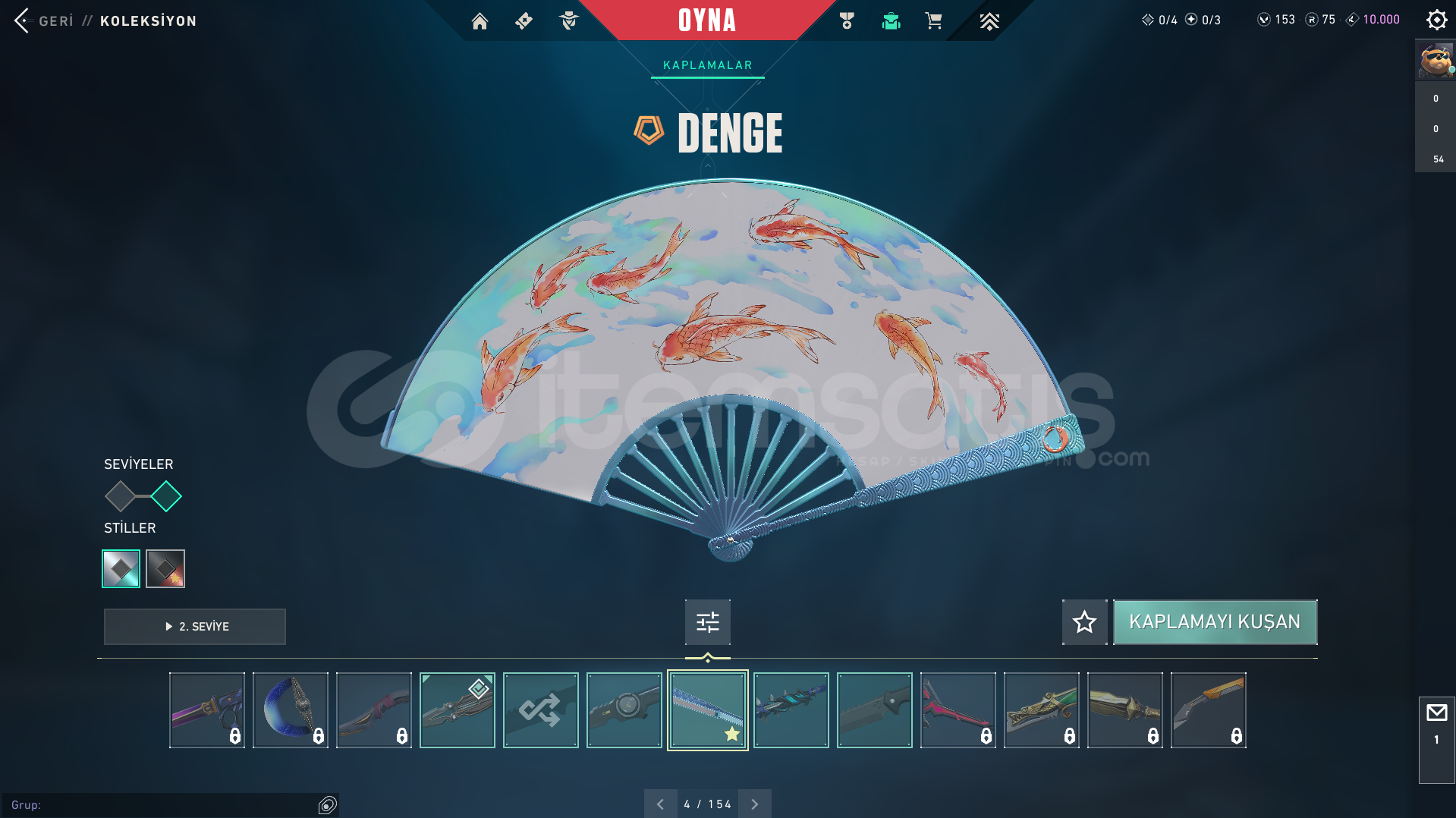This screenshot has height=818, width=1456.
Task: Select the locked blue crescent blade skin
Action: [x=291, y=710]
